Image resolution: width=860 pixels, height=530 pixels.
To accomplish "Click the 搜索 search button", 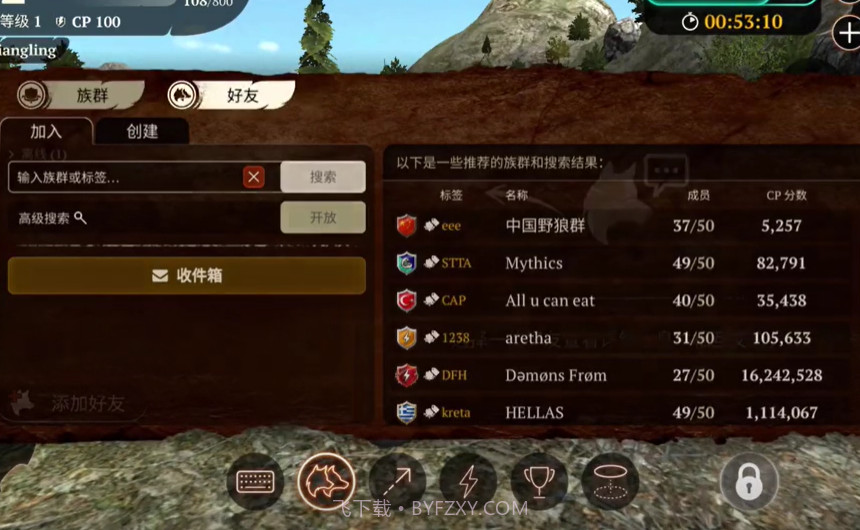I will (x=322, y=177).
